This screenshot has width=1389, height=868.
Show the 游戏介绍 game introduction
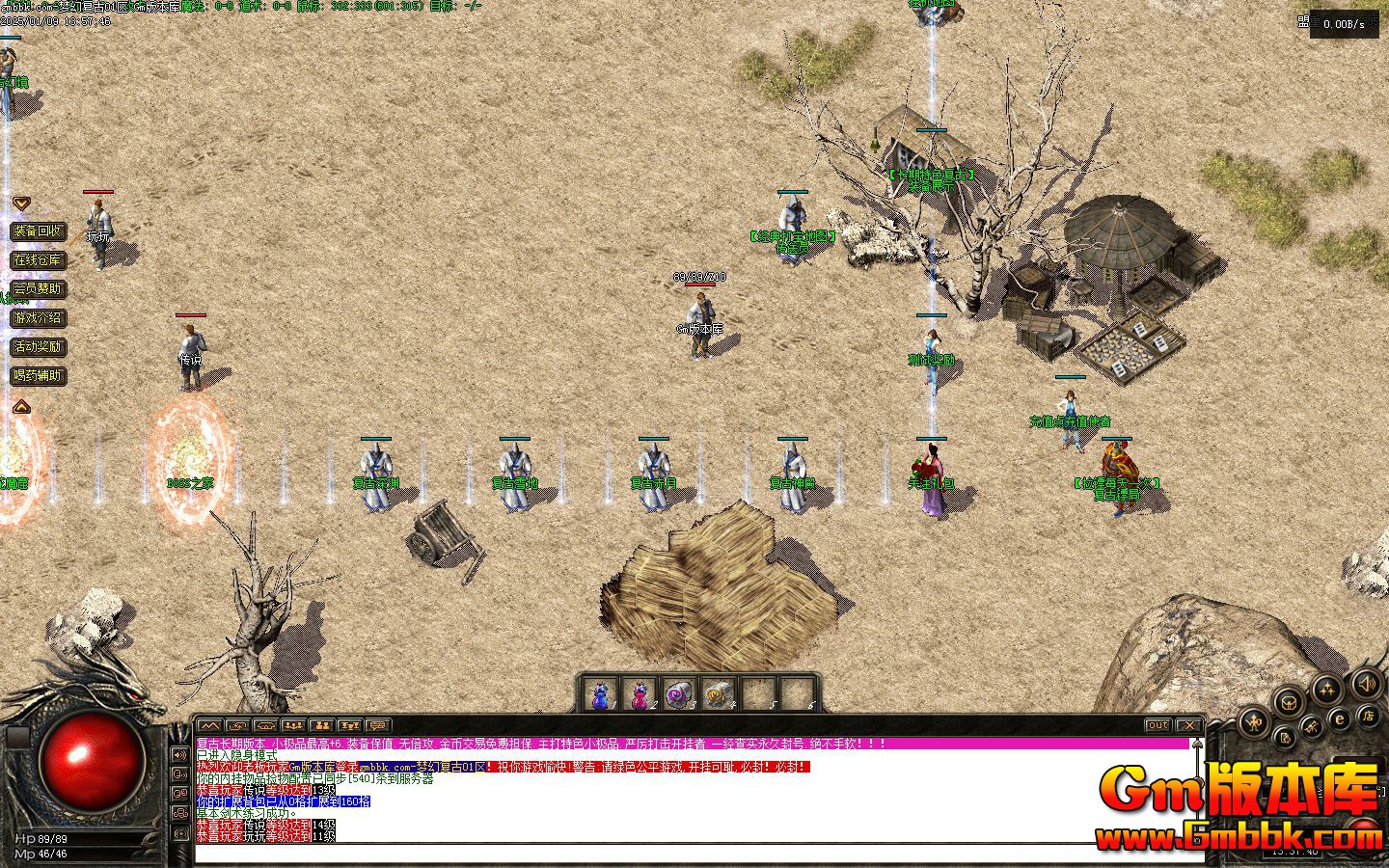[38, 317]
